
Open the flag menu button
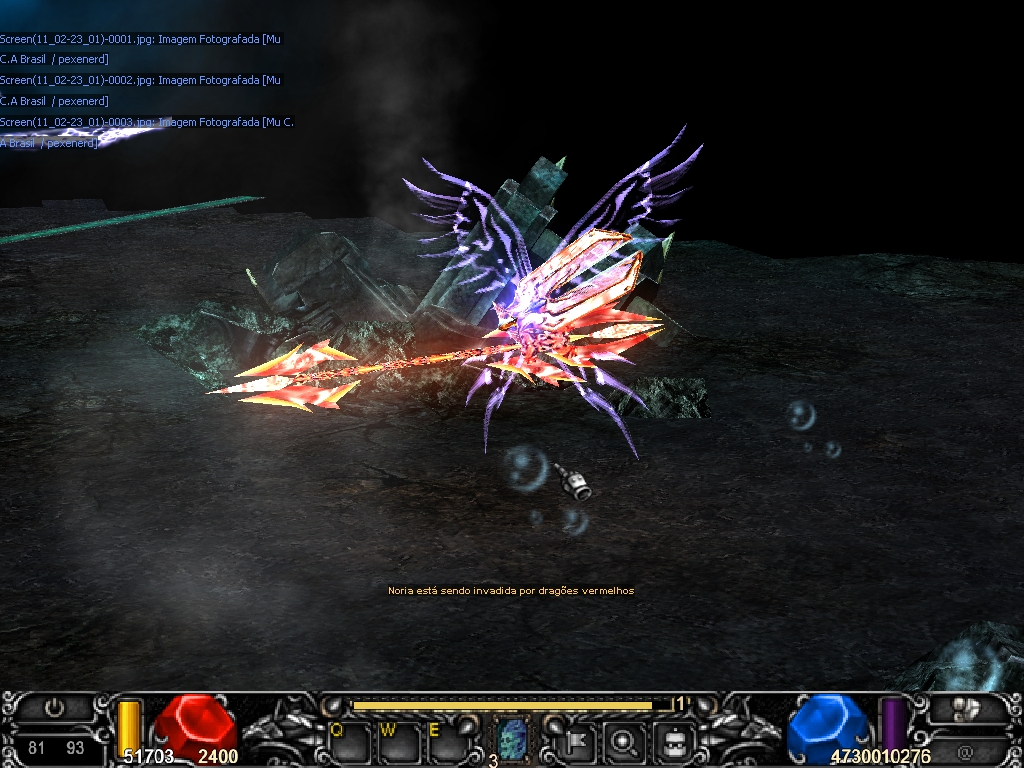click(579, 741)
